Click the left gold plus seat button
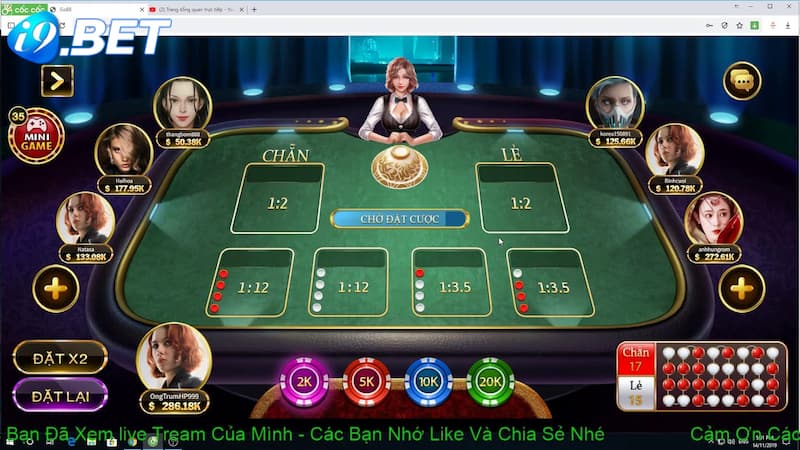Viewport: 800px width, 450px height. pos(56,290)
